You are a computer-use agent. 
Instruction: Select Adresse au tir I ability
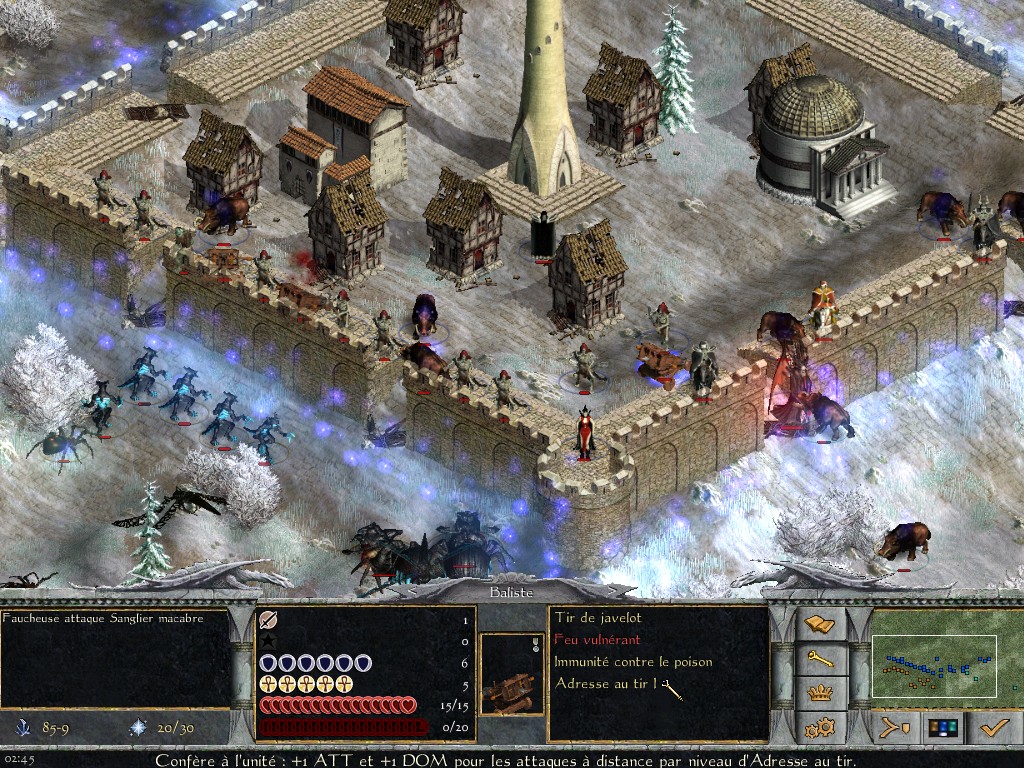click(x=606, y=684)
